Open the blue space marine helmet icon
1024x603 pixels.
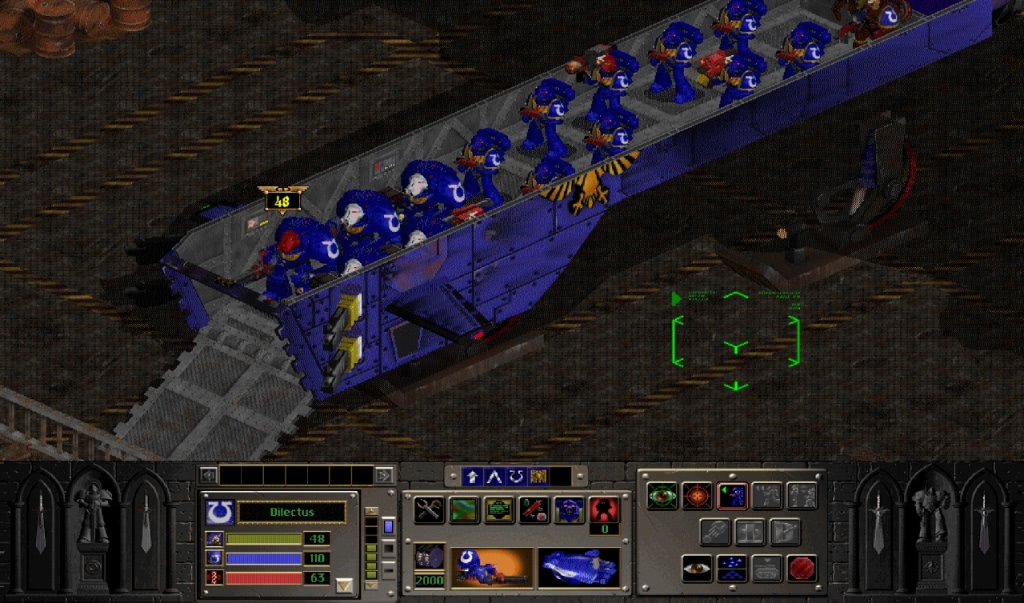[569, 510]
